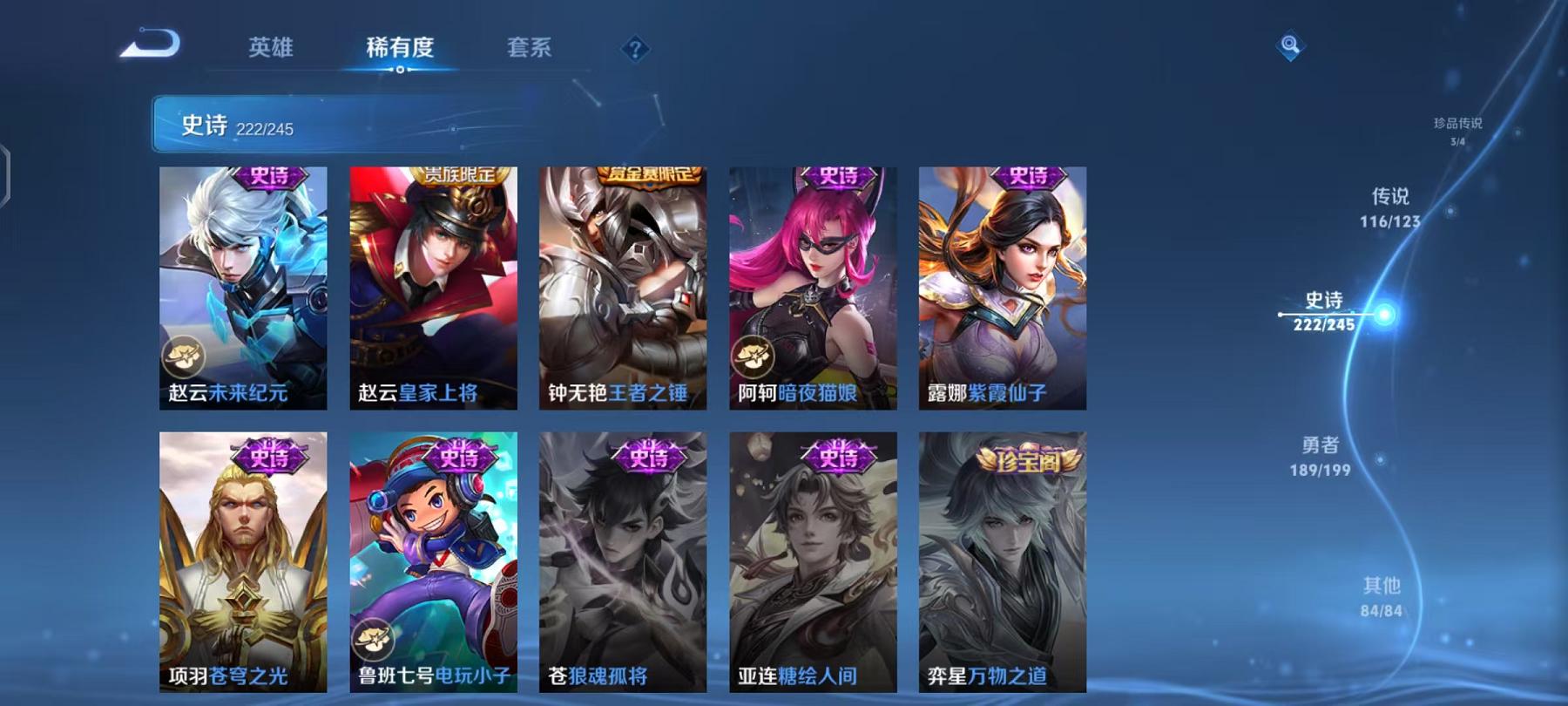This screenshot has width=1568, height=706.
Task: Click the coin badge on 鲁班七号电玩小子 card
Action: click(373, 638)
